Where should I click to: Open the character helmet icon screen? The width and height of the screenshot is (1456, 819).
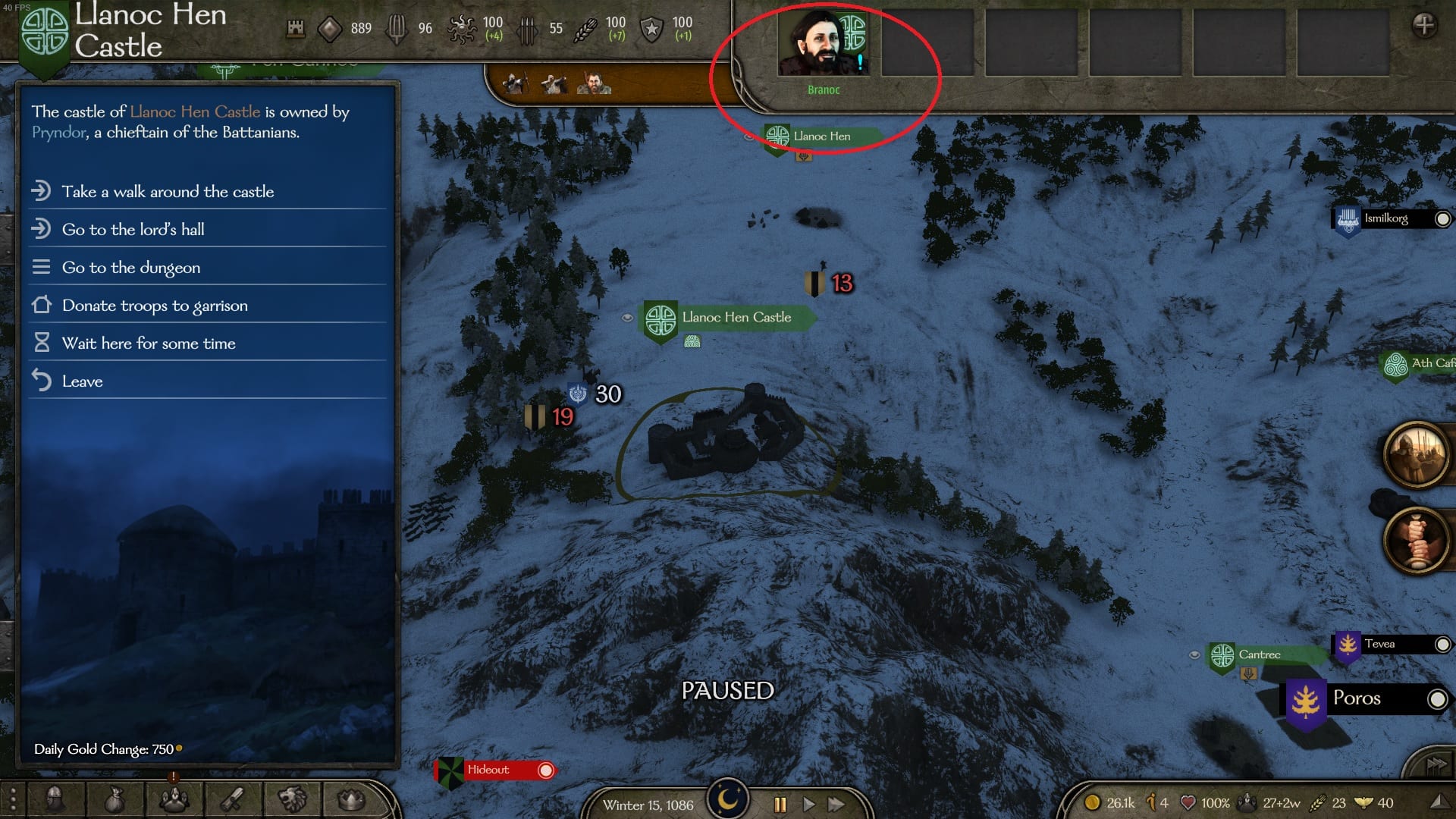[x=55, y=799]
